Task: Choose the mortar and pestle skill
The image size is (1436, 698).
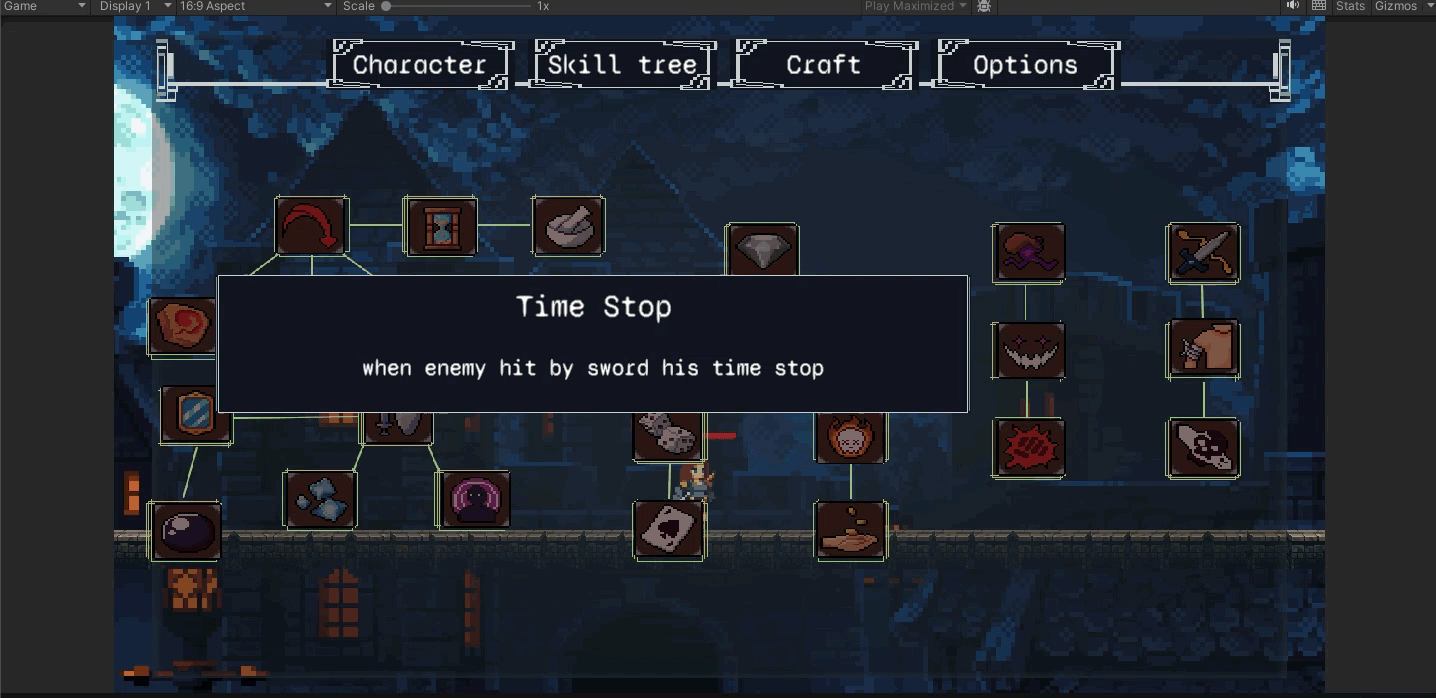Action: click(x=568, y=226)
